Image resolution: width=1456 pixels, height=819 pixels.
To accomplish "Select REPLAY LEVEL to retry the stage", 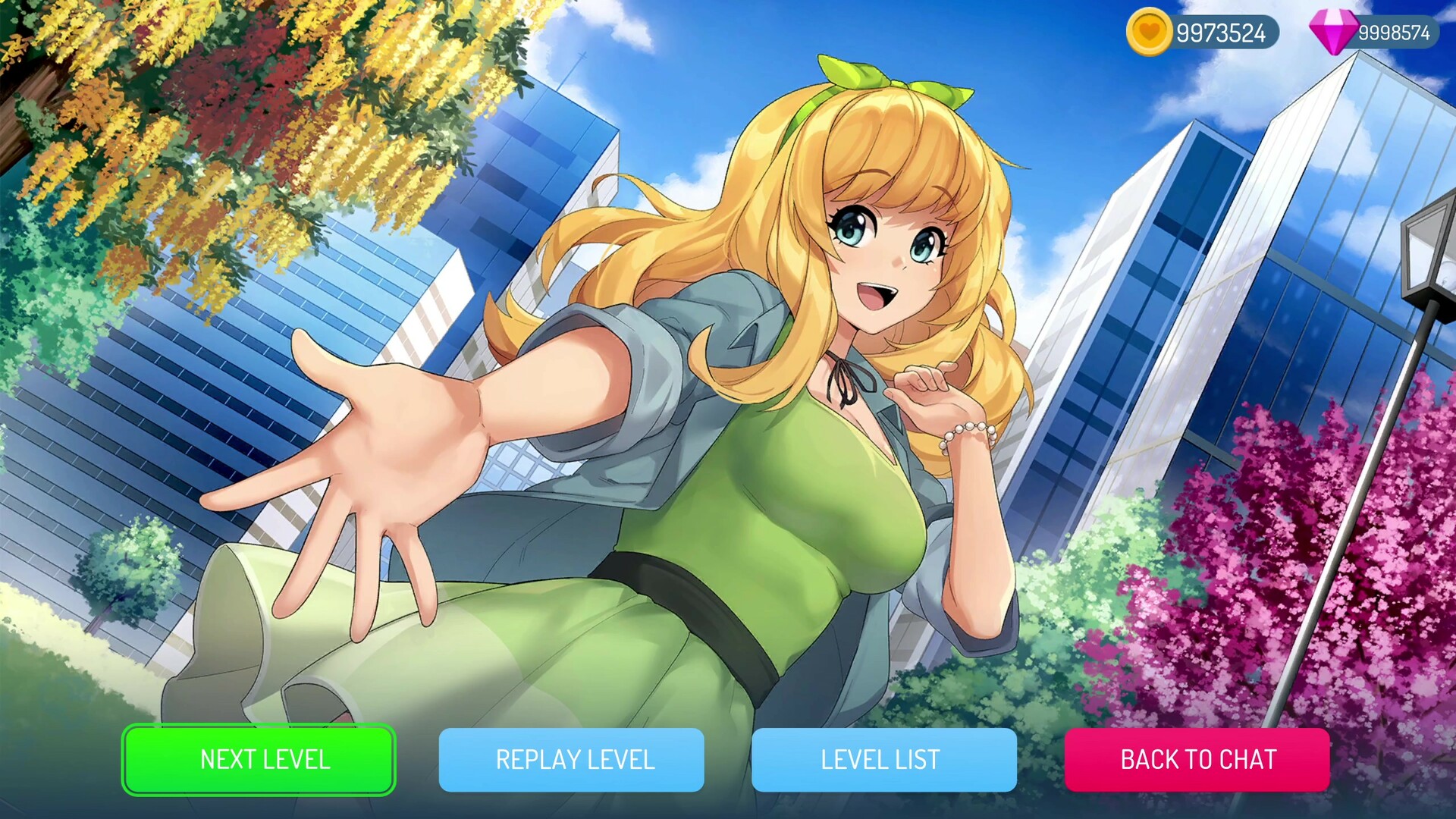I will 574,760.
